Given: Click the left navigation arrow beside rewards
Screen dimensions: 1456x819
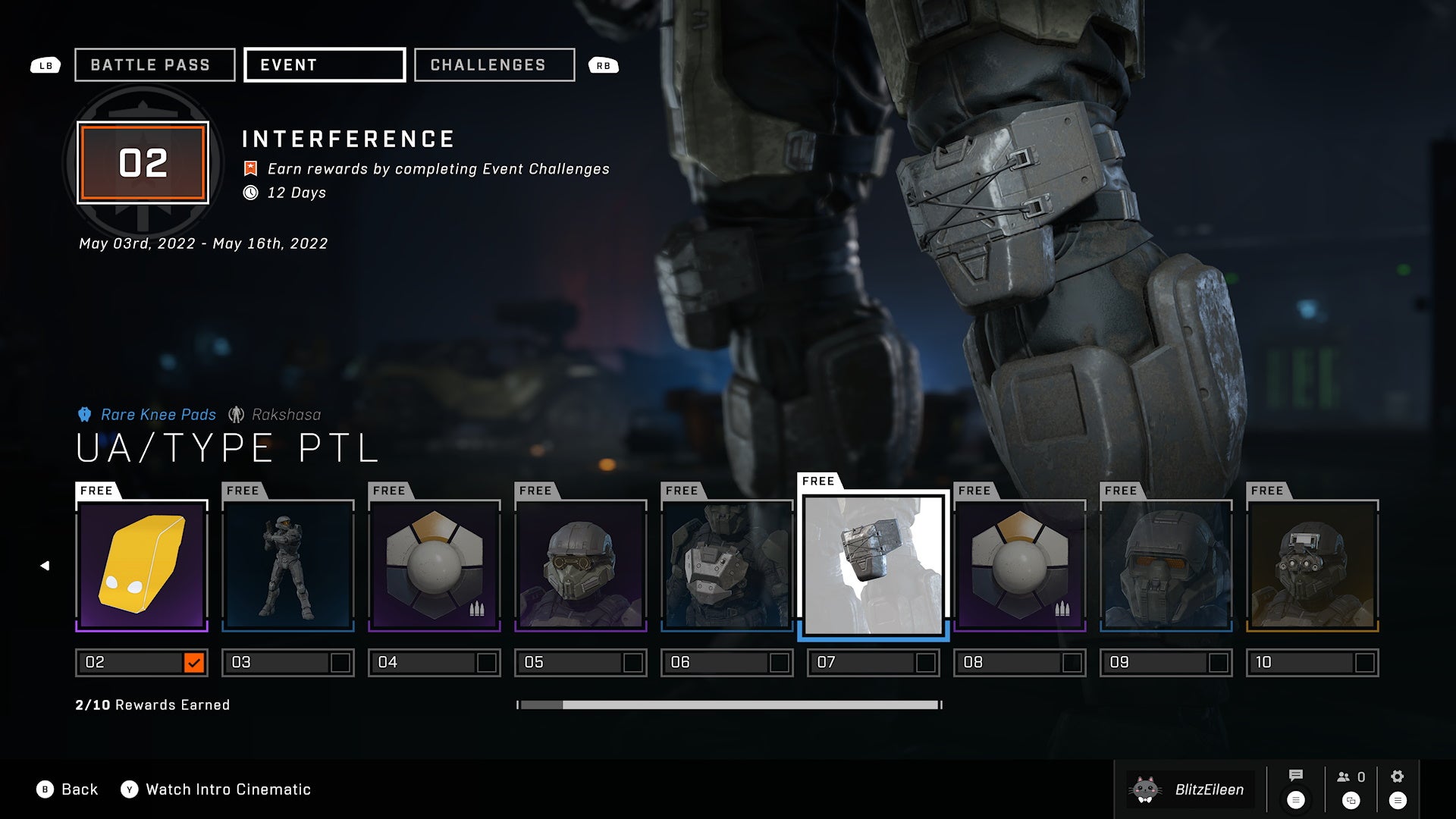Looking at the screenshot, I should pyautogui.click(x=45, y=565).
